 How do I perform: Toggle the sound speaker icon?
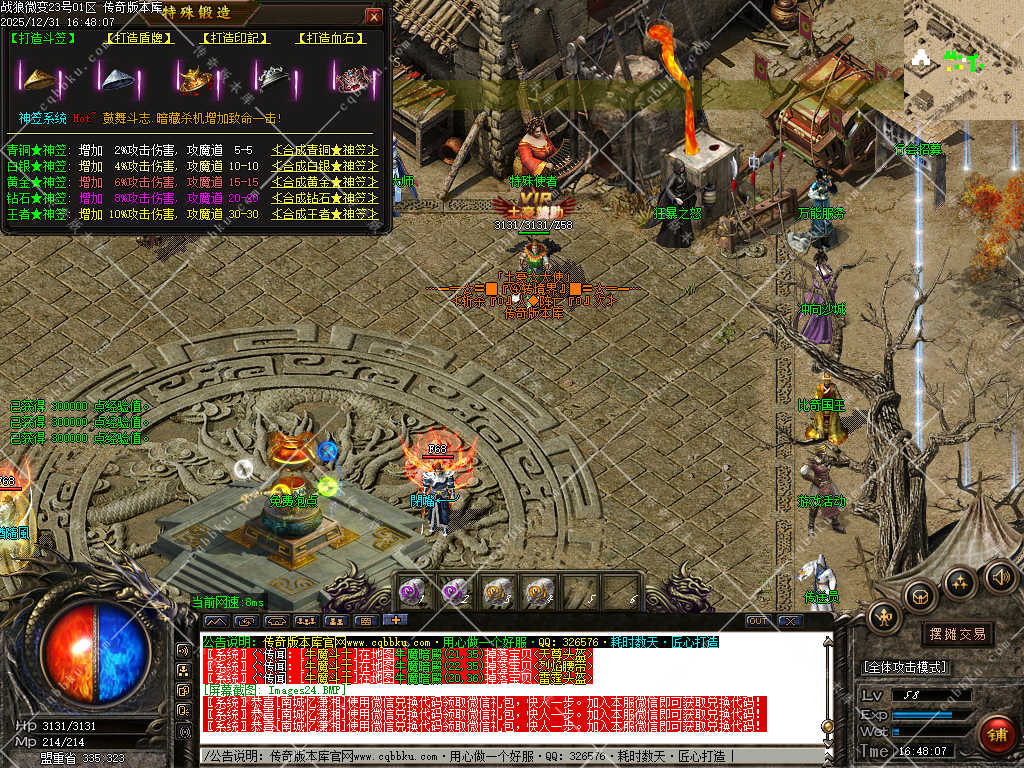[x=999, y=575]
